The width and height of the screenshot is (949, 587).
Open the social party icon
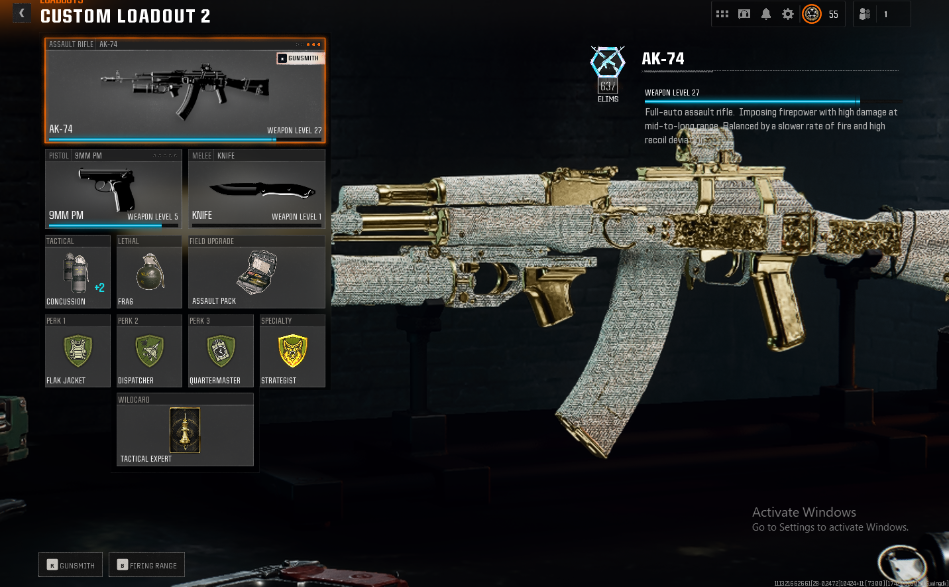pyautogui.click(x=865, y=14)
